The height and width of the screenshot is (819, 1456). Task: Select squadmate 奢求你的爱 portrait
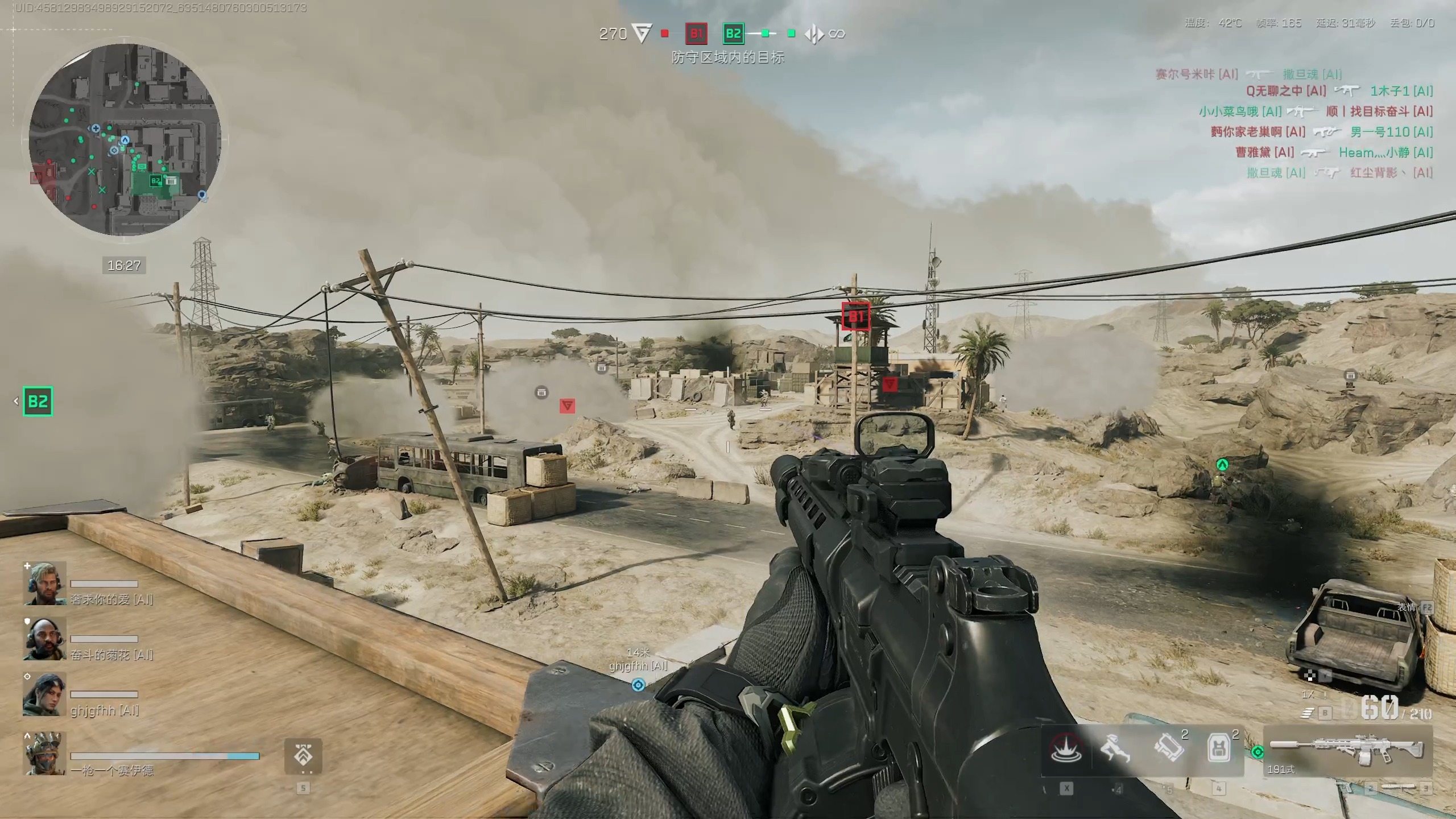pyautogui.click(x=44, y=584)
